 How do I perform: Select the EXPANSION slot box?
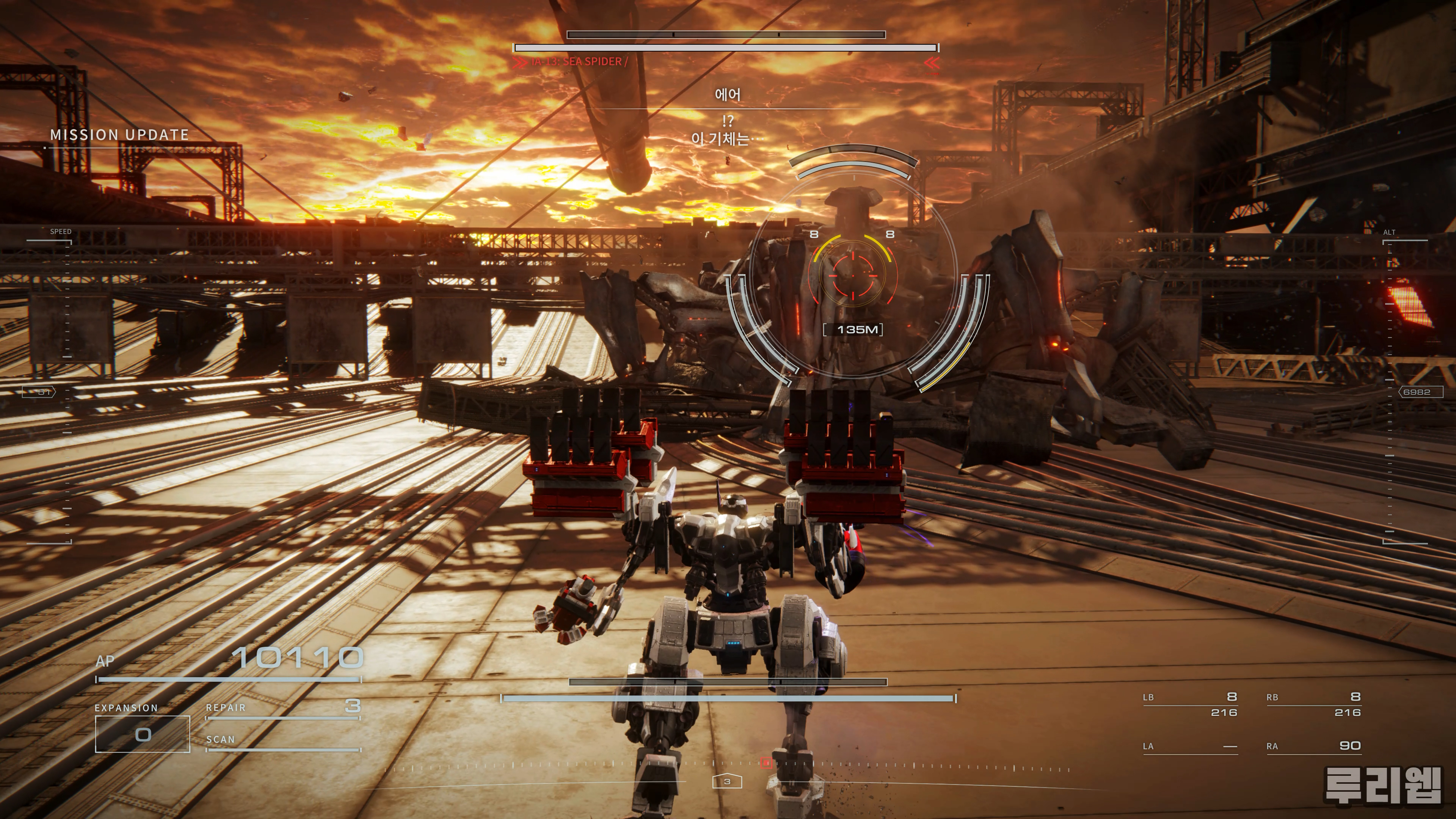click(x=143, y=734)
